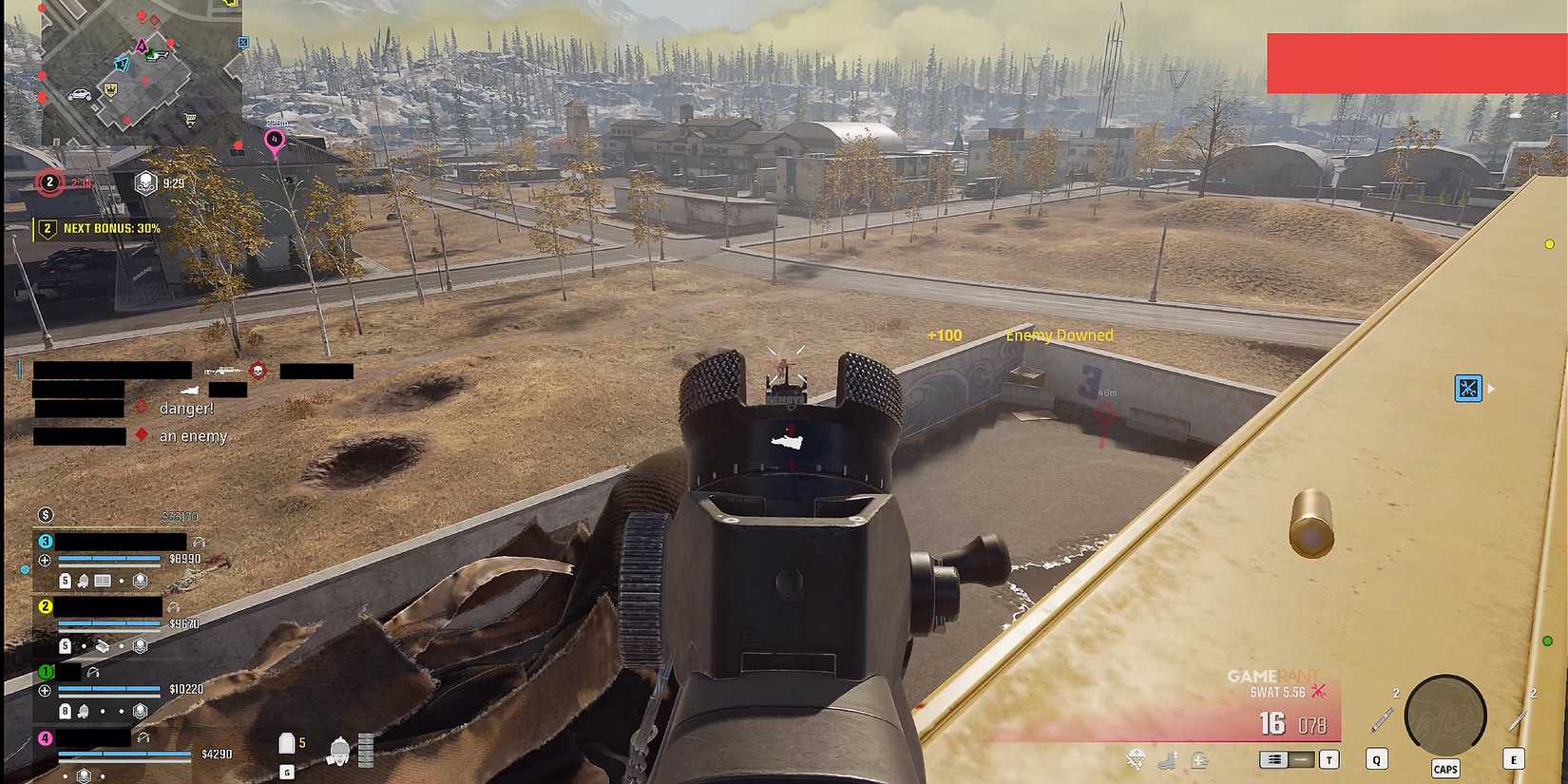This screenshot has width=1568, height=784.
Task: Click the cash stack icon near the gas mask
Action: (x=365, y=748)
